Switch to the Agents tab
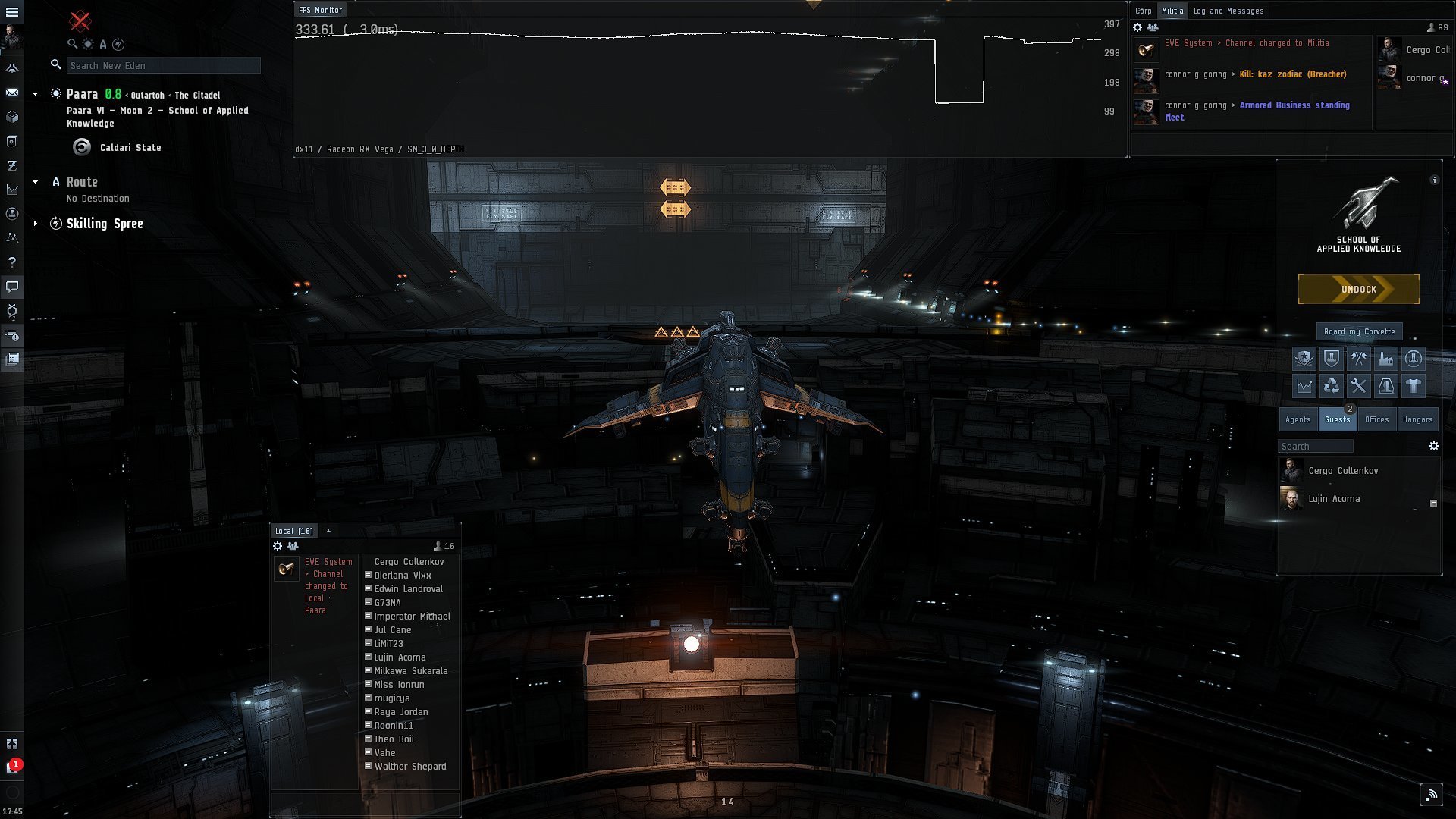This screenshot has width=1456, height=819. click(x=1298, y=419)
